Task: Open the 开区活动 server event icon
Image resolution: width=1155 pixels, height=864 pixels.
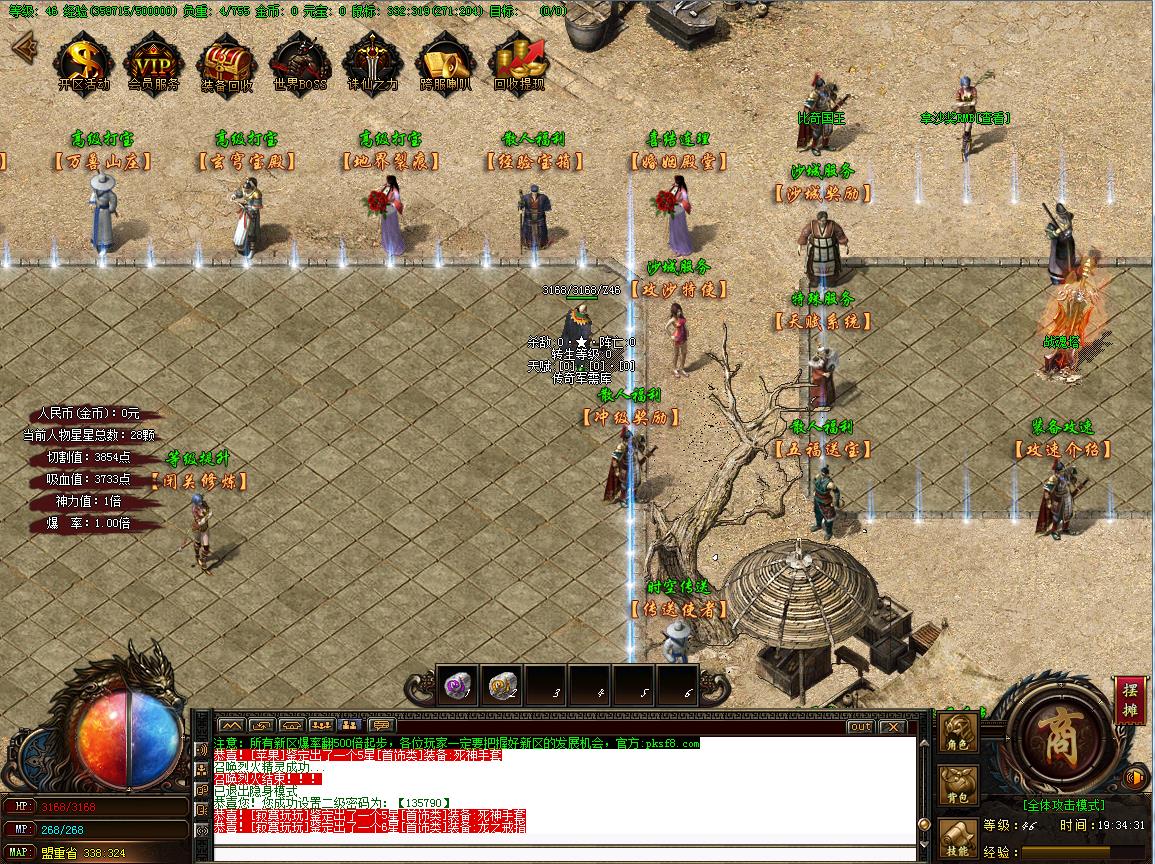Action: (x=83, y=62)
